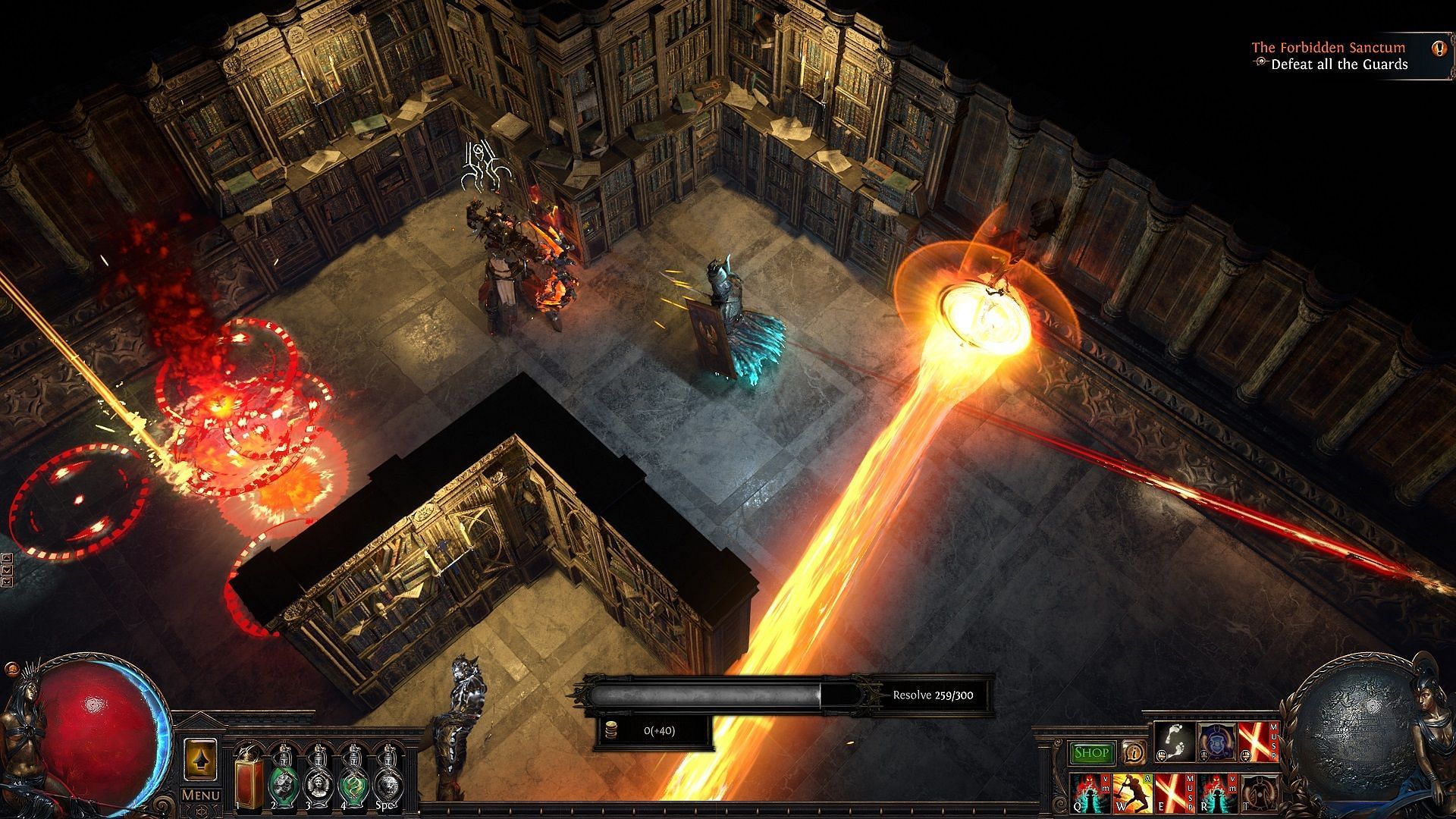The image size is (1456, 819).
Task: Click the golden level-up arrow button
Action: point(201,759)
